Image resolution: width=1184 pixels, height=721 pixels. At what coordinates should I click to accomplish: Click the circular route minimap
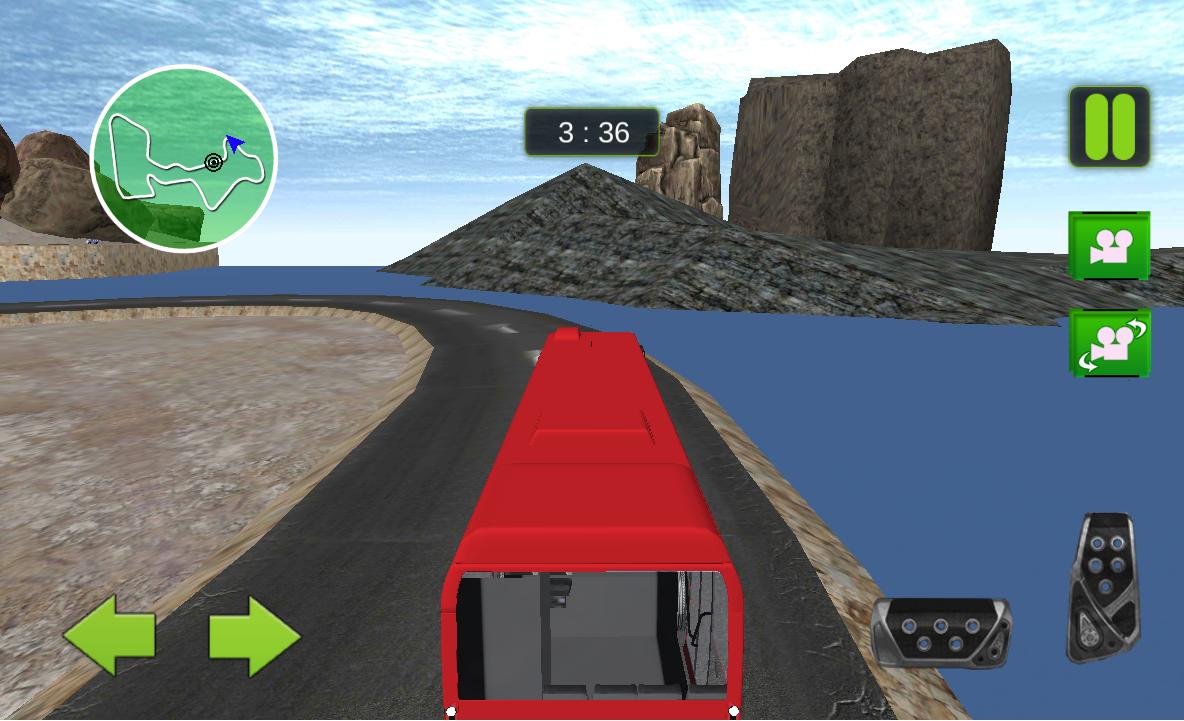pyautogui.click(x=183, y=158)
